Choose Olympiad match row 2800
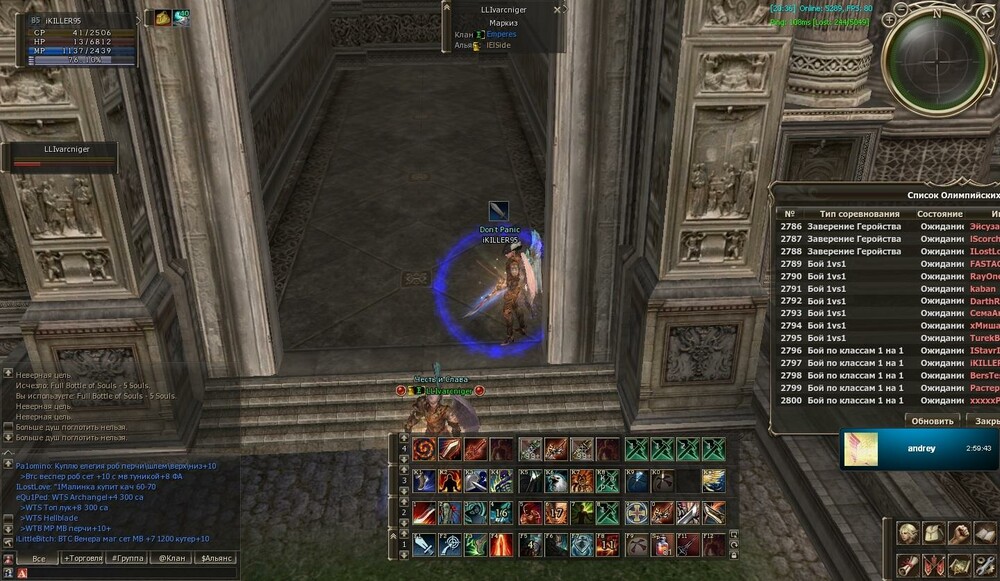This screenshot has width=1000, height=581. pos(870,400)
